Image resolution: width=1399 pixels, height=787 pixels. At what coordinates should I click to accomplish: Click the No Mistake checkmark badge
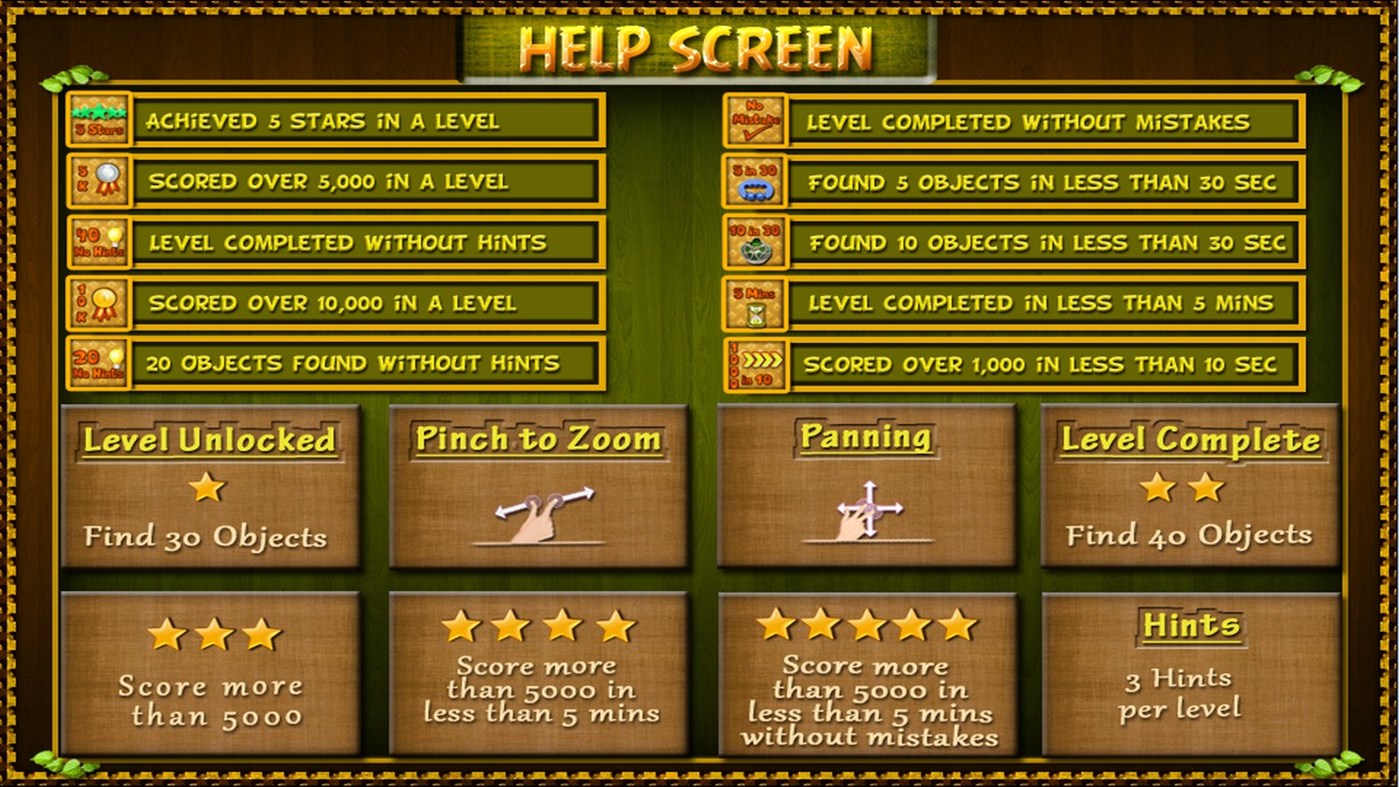point(754,120)
